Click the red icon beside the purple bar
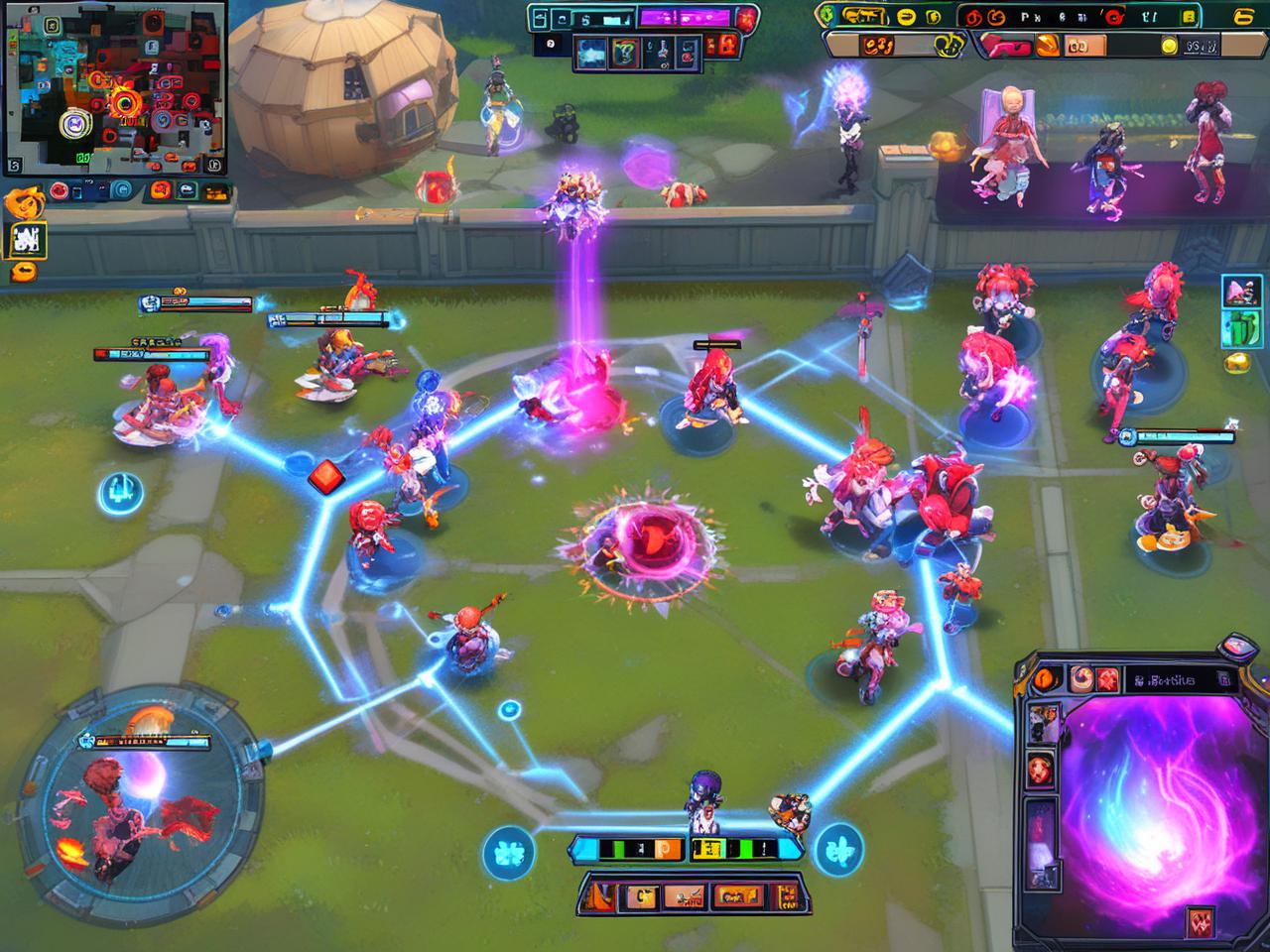 [x=746, y=17]
